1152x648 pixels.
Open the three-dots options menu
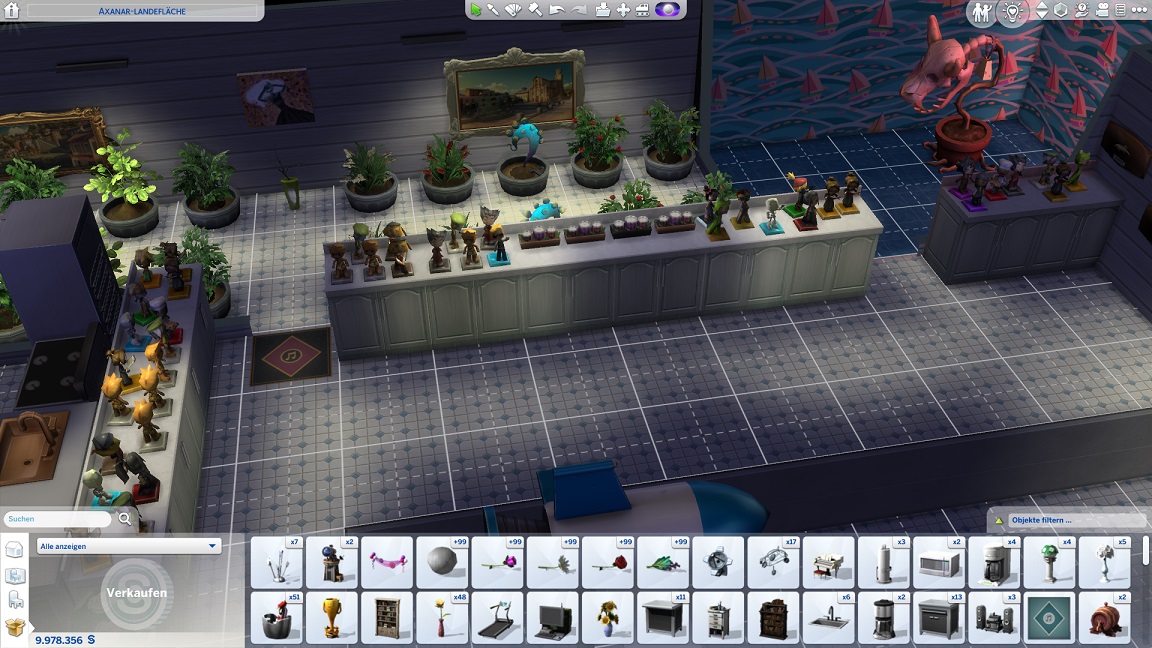[1138, 11]
